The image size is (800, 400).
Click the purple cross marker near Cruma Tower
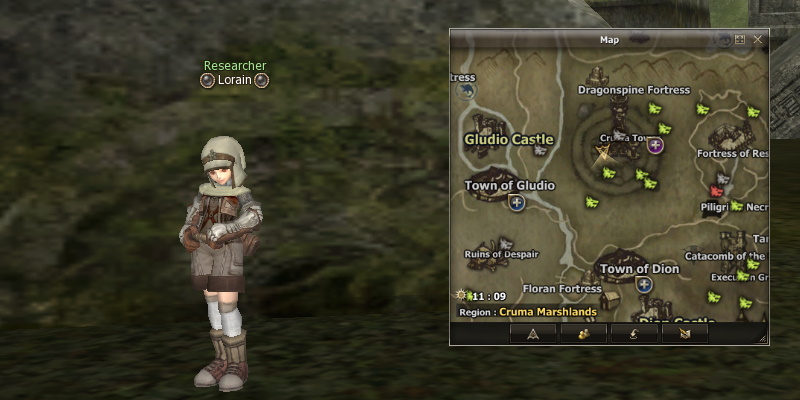click(656, 146)
